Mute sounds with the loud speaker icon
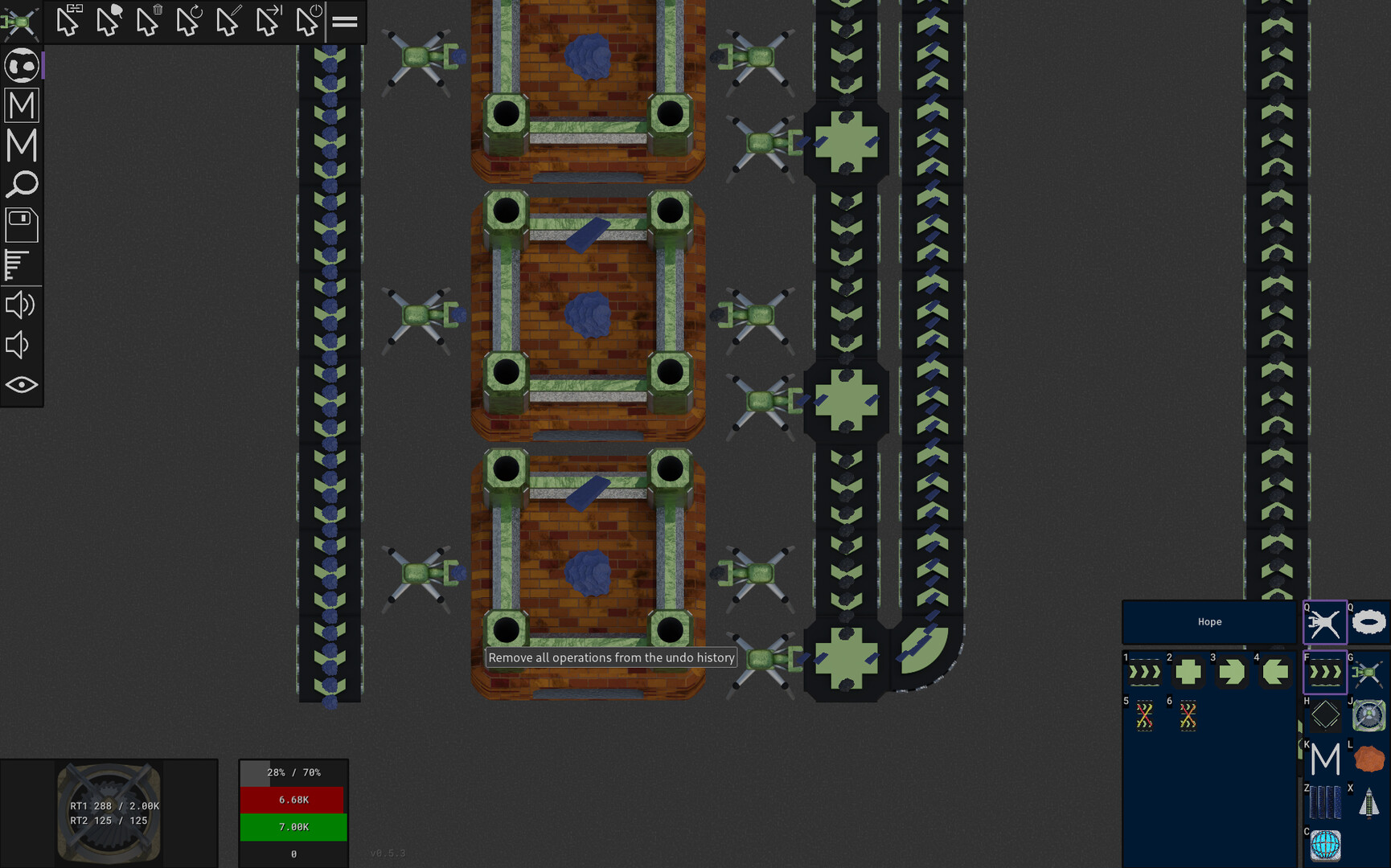1391x868 pixels. pyautogui.click(x=22, y=305)
